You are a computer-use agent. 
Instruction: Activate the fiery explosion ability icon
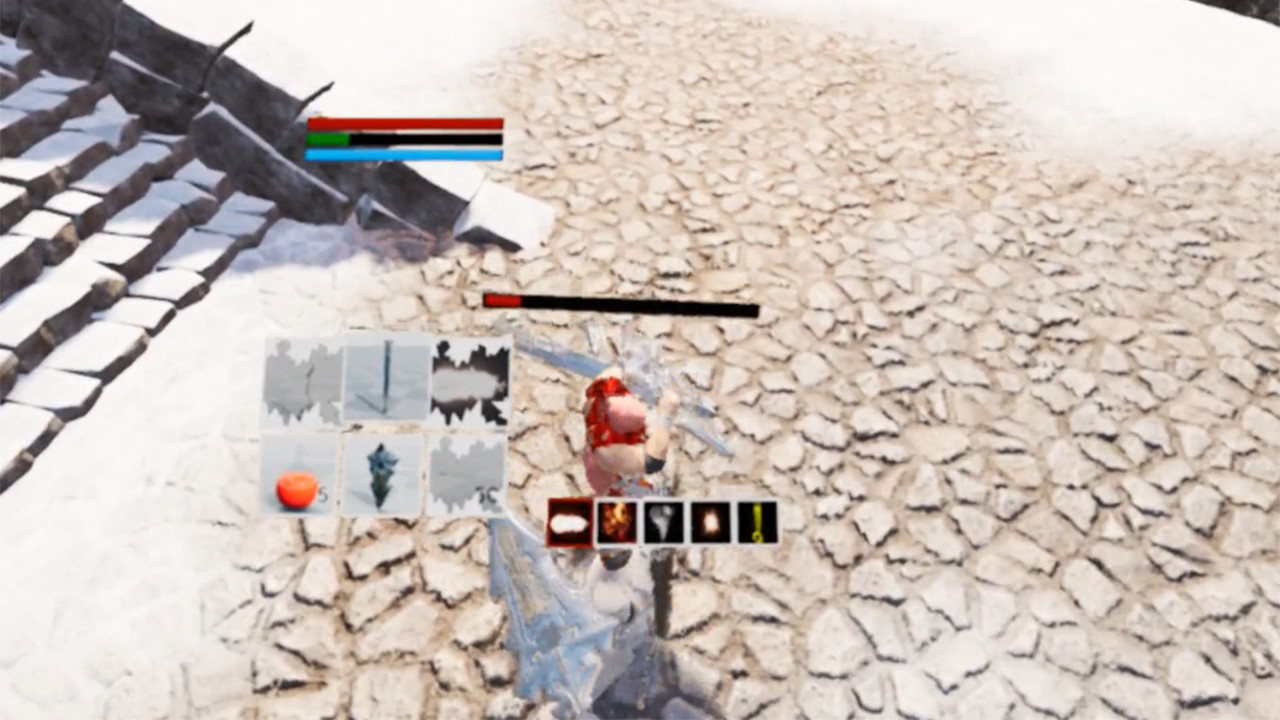(617, 520)
